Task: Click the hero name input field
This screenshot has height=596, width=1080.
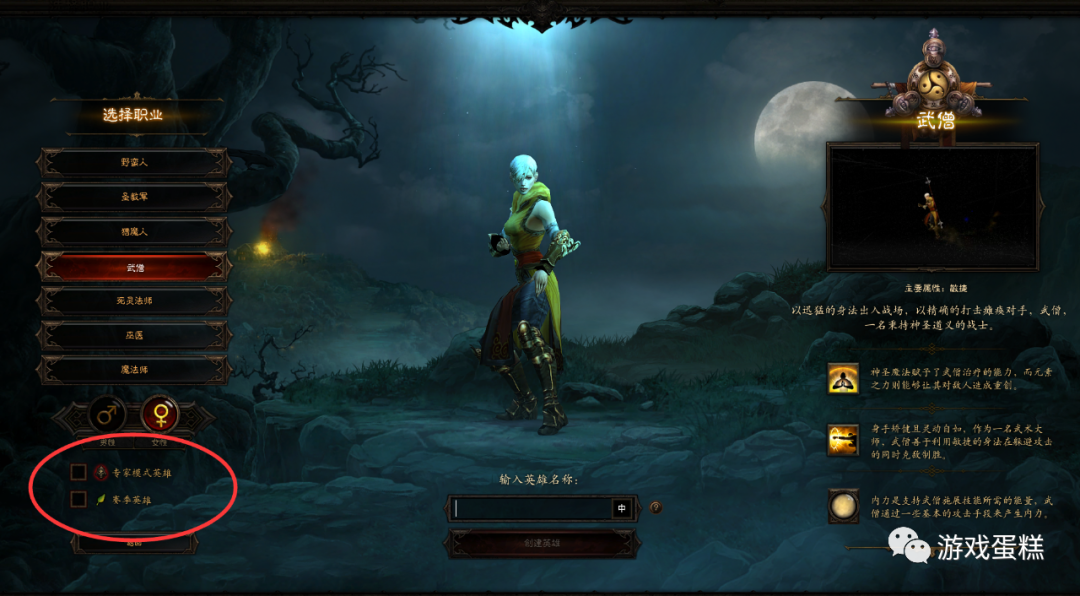Action: [x=530, y=508]
